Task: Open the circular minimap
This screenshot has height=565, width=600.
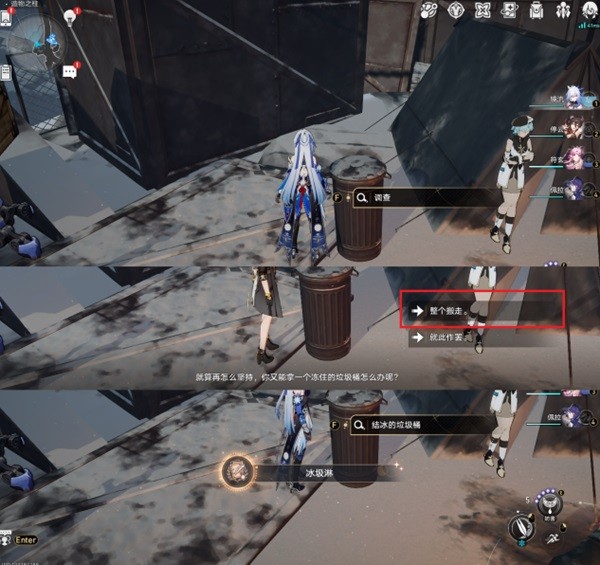Action: coord(38,40)
